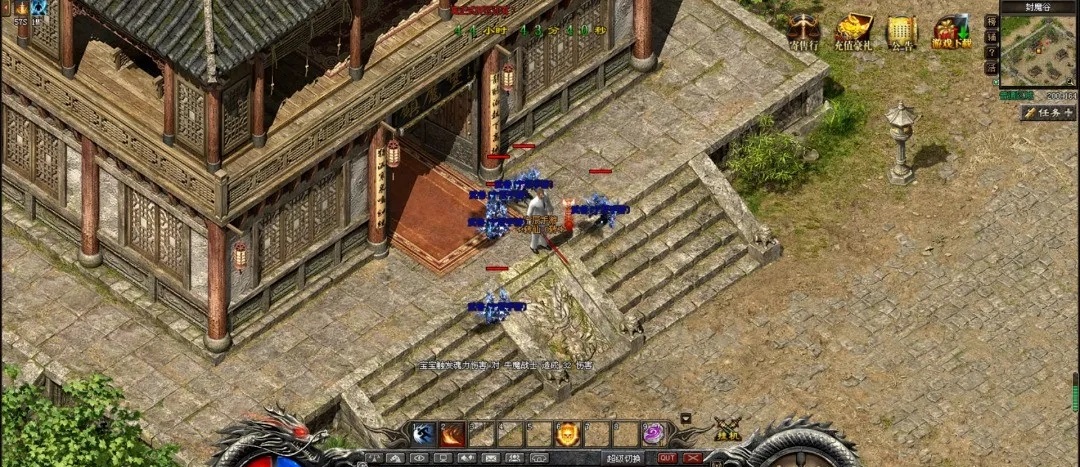
Task: Click the question mark help button
Action: click(x=991, y=52)
